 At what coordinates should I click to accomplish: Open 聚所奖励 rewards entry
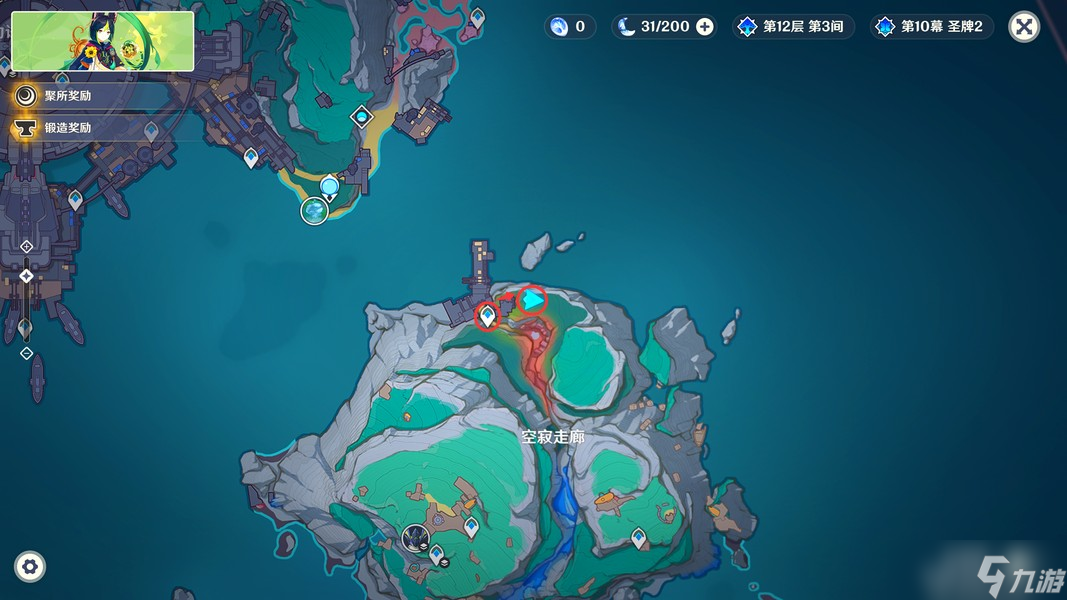point(67,96)
